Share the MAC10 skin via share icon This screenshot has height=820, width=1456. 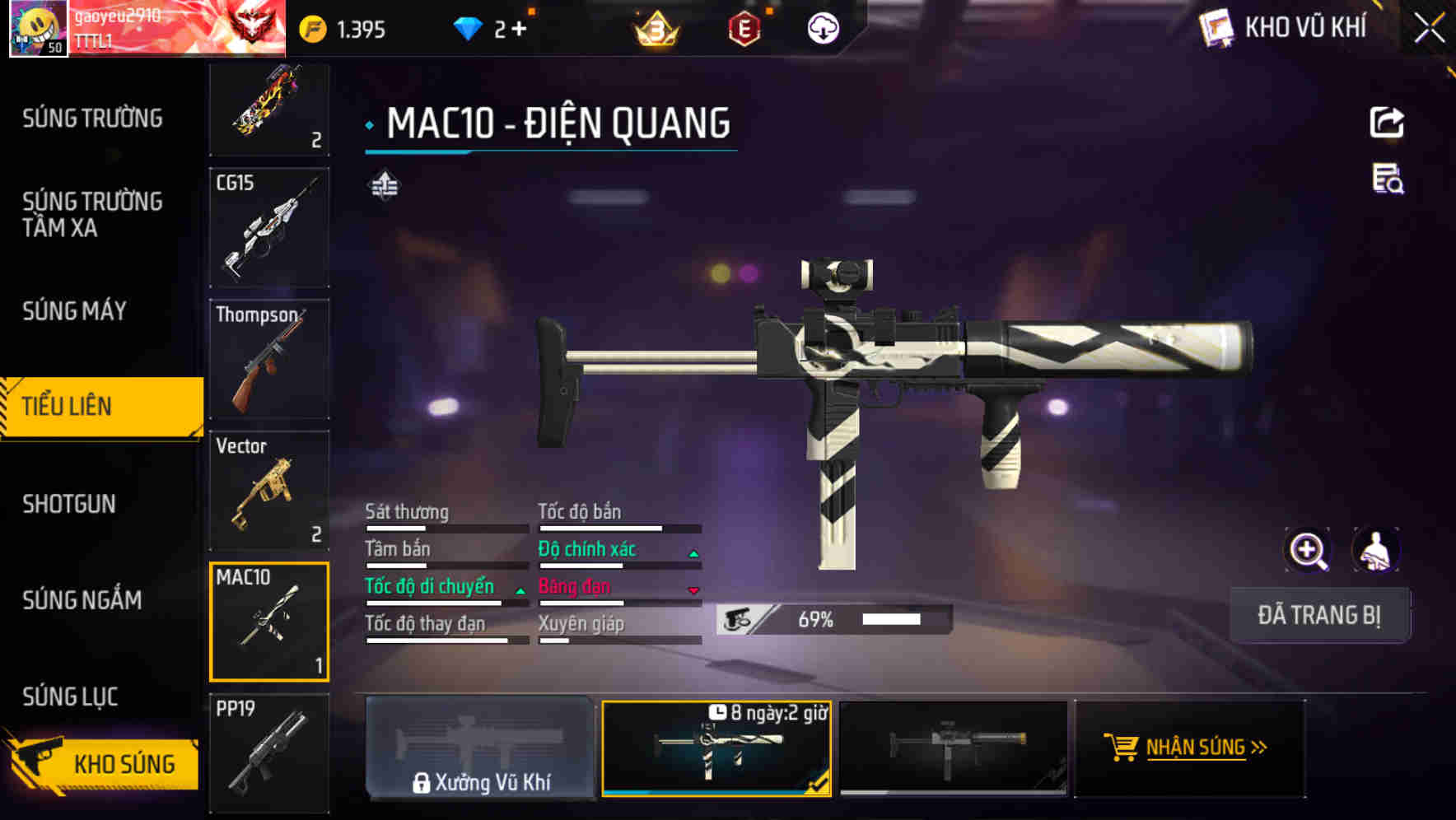point(1387,123)
